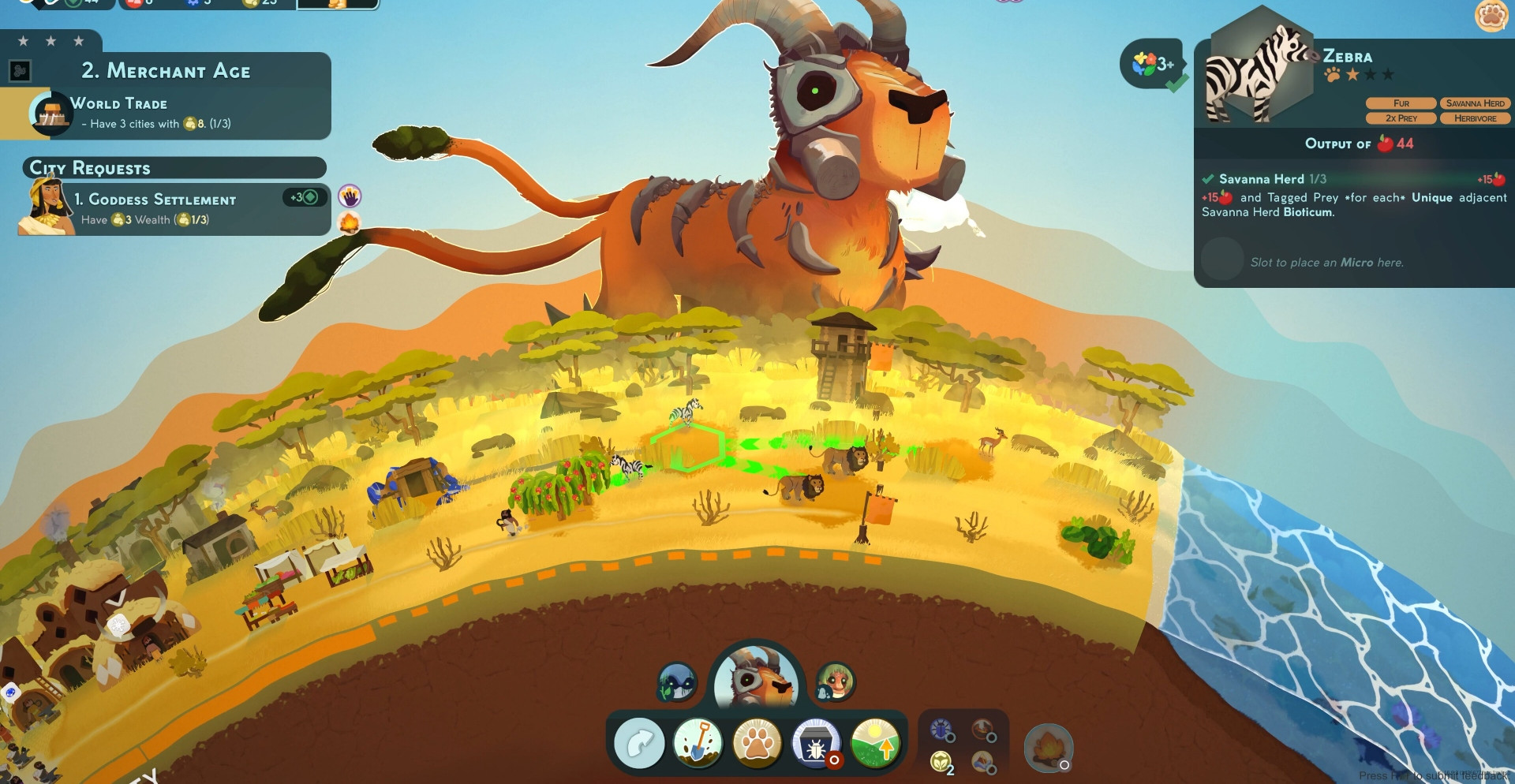Switch to the green-haired giant portrait

[x=835, y=683]
